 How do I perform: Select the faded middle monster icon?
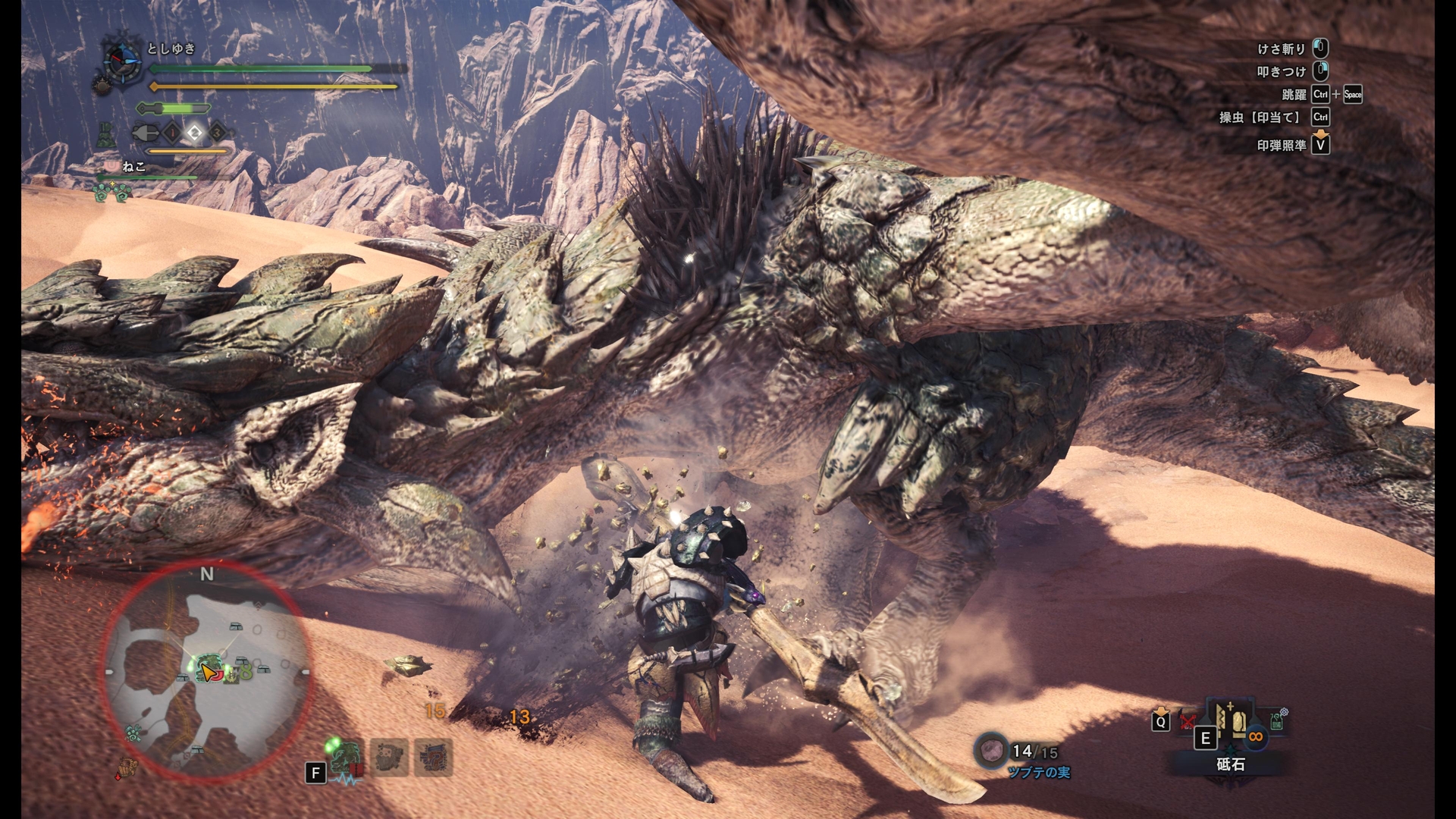(x=391, y=758)
